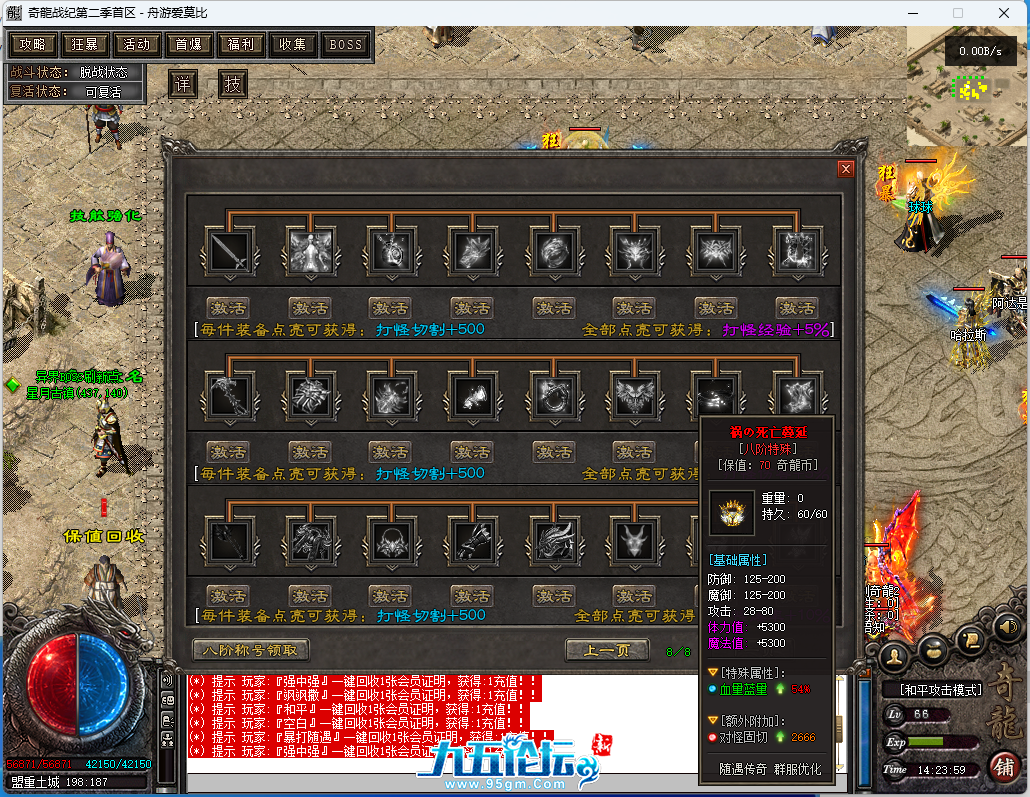This screenshot has width=1030, height=797.
Task: Select the 首爆 first-drop button
Action: click(x=190, y=44)
